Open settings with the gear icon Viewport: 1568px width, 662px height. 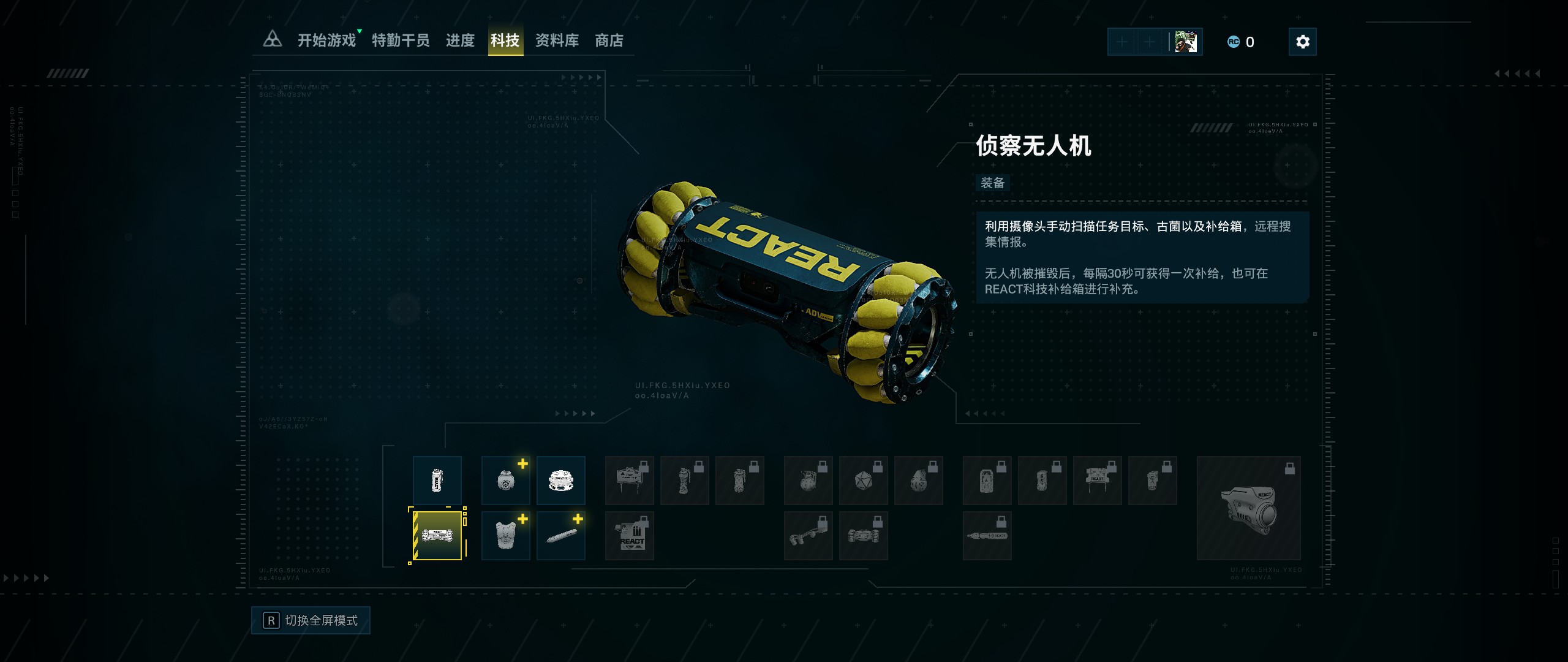[1302, 42]
